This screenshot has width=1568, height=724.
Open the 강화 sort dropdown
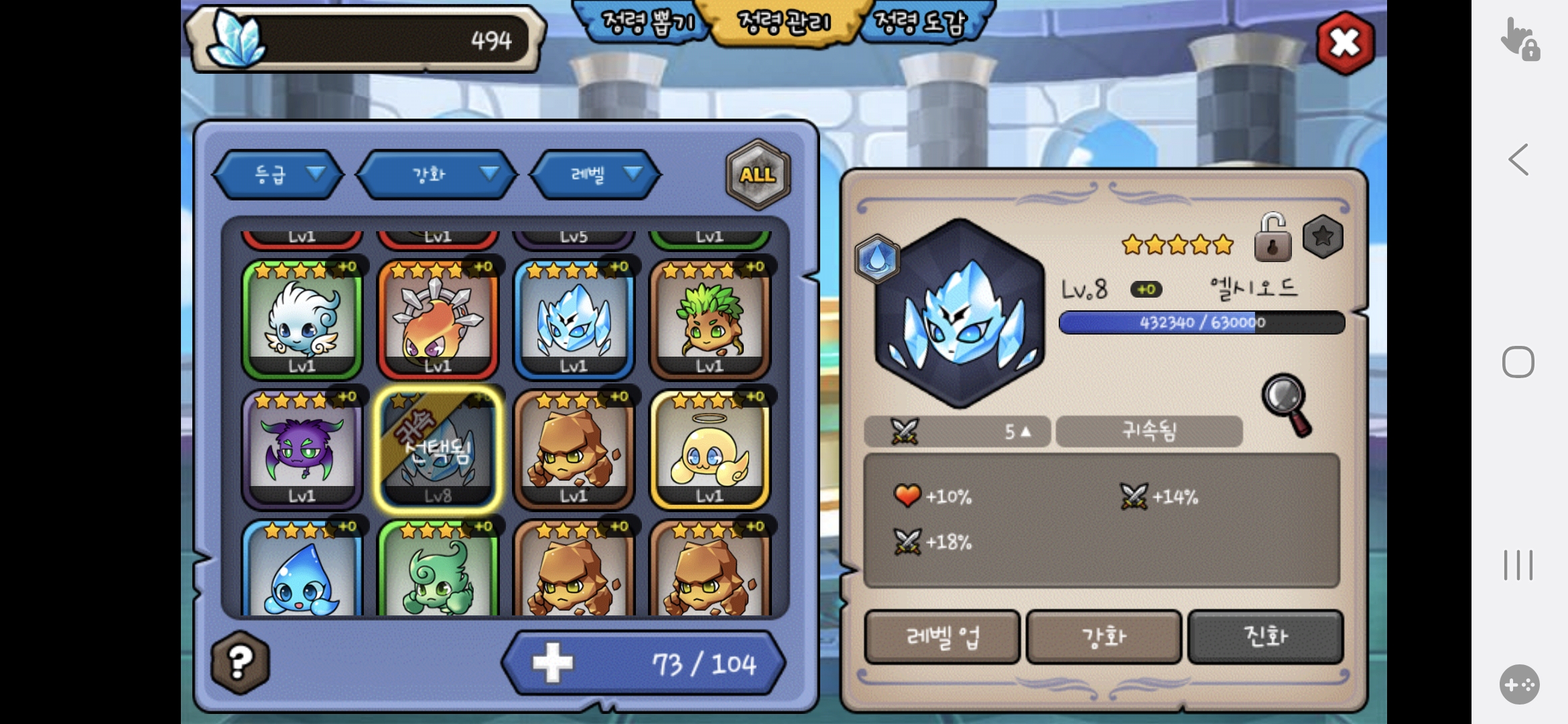pyautogui.click(x=437, y=174)
